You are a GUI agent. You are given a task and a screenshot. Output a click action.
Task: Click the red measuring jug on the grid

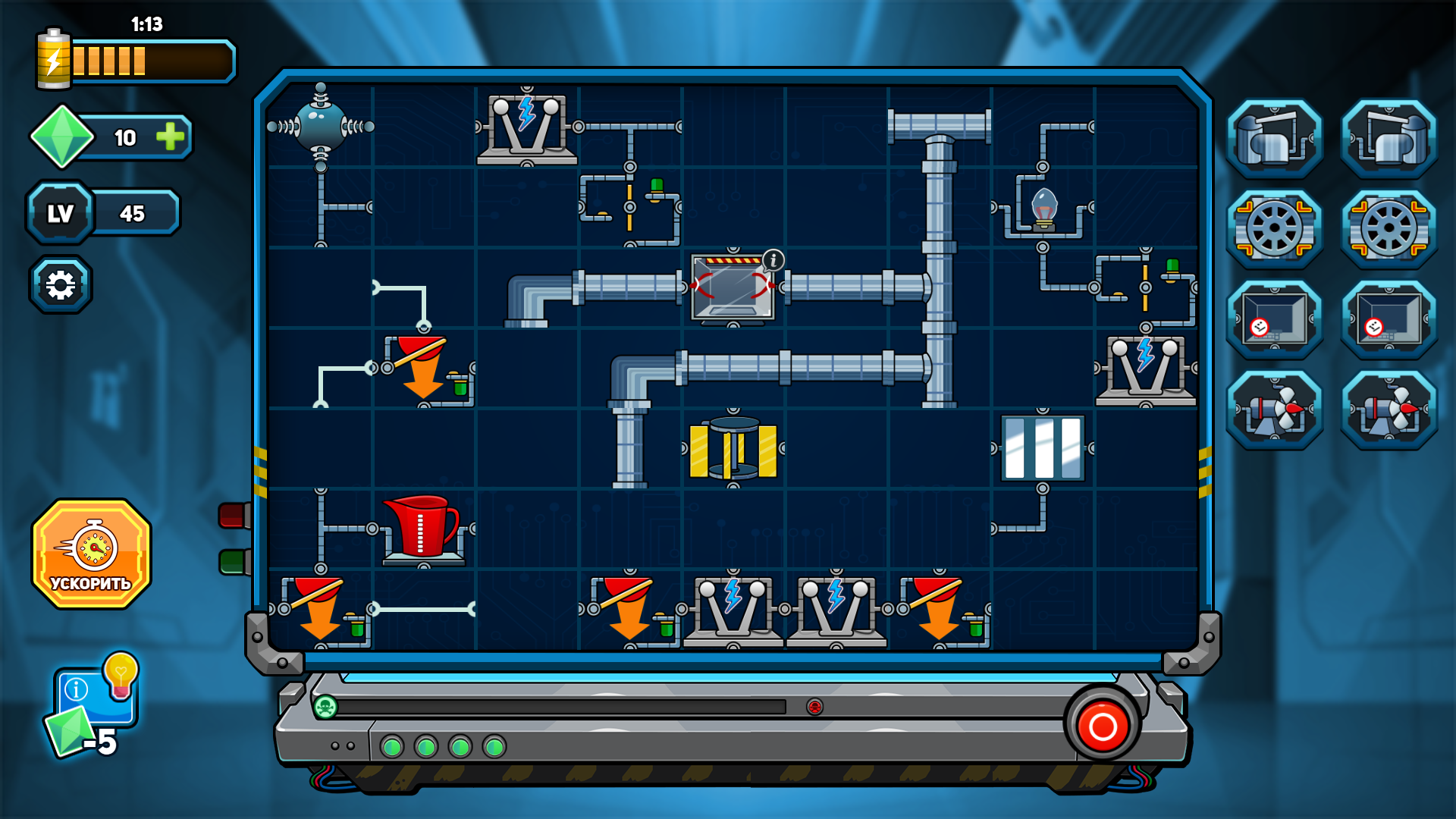[x=422, y=527]
